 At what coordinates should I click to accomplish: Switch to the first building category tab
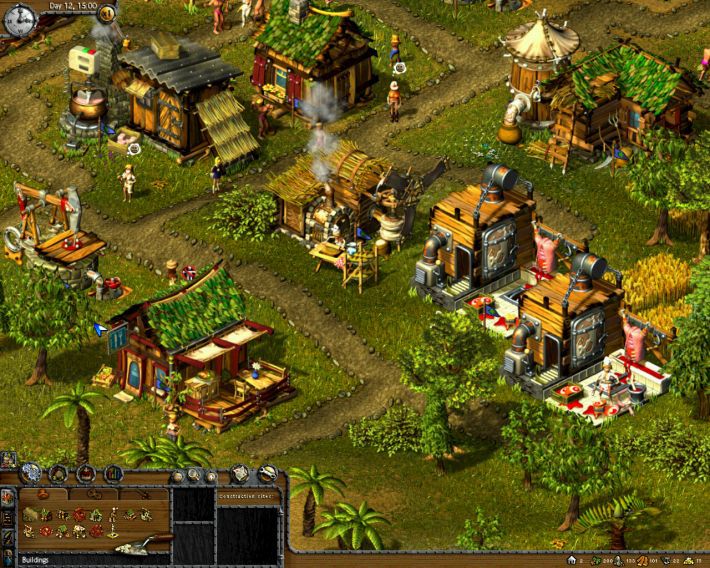(45, 494)
